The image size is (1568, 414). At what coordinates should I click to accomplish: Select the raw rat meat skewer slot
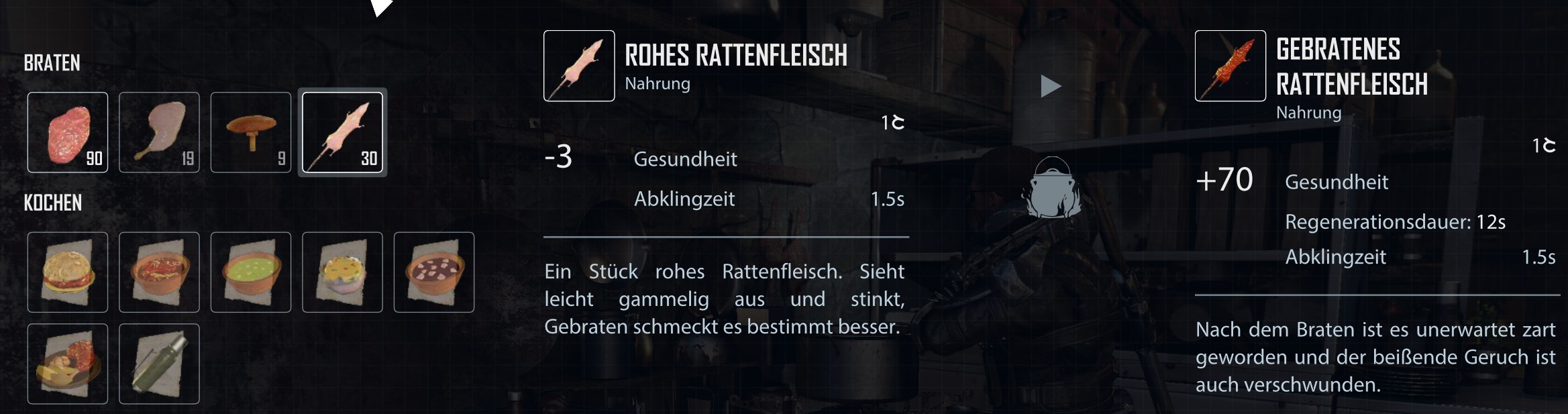point(342,132)
